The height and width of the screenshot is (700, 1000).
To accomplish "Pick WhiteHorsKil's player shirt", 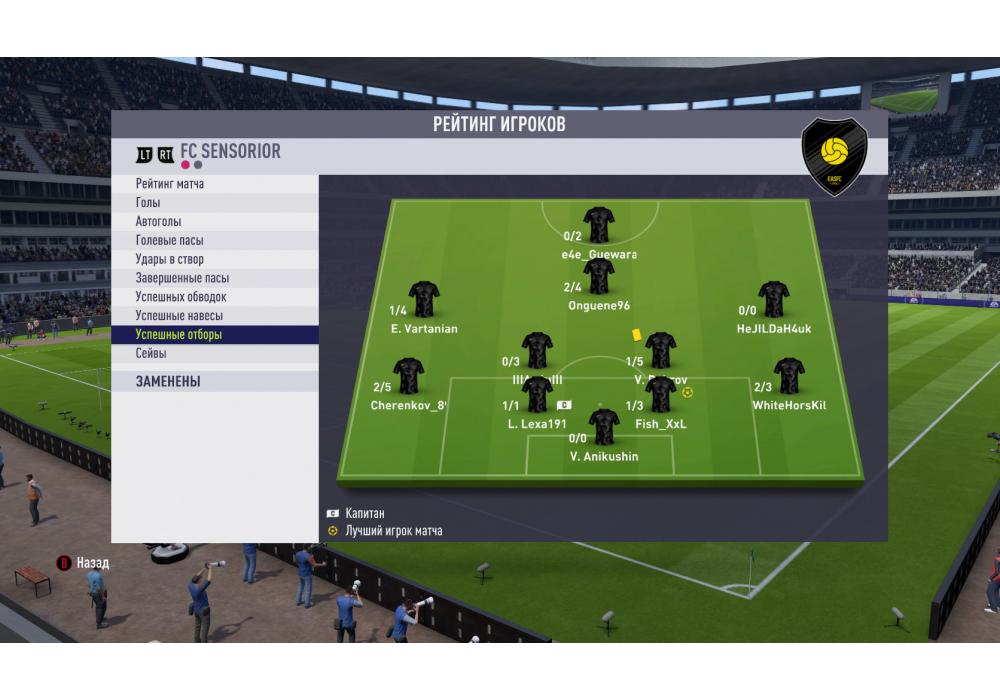I will pos(789,376).
